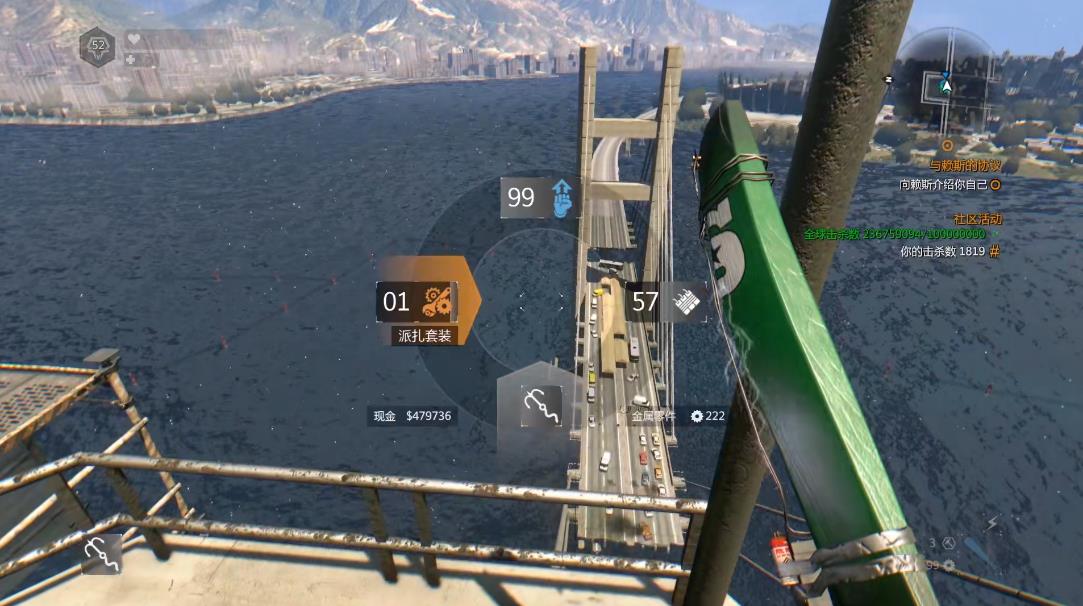Image resolution: width=1083 pixels, height=606 pixels.
Task: Select the 与赖斯的协议 quest tracker
Action: [964, 165]
